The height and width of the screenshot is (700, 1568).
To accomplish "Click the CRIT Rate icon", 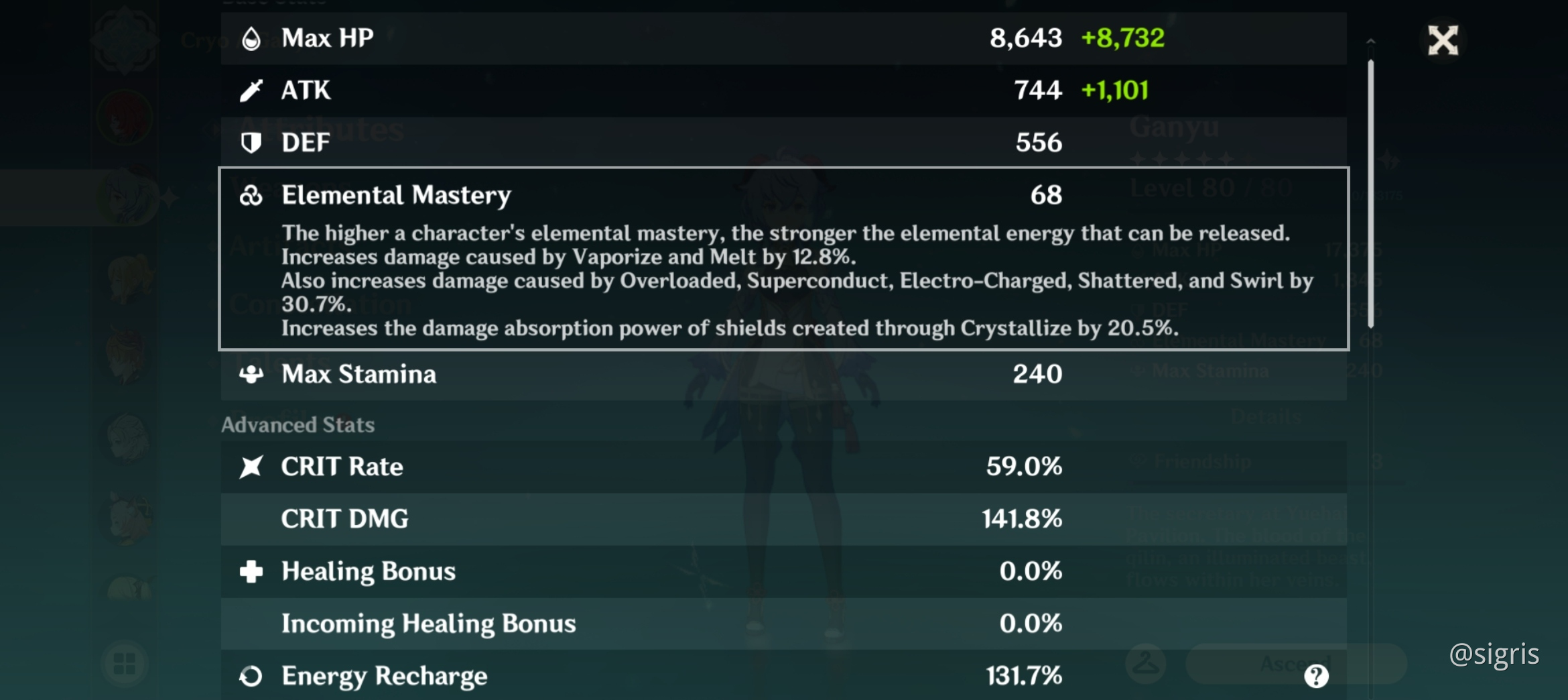I will (251, 466).
